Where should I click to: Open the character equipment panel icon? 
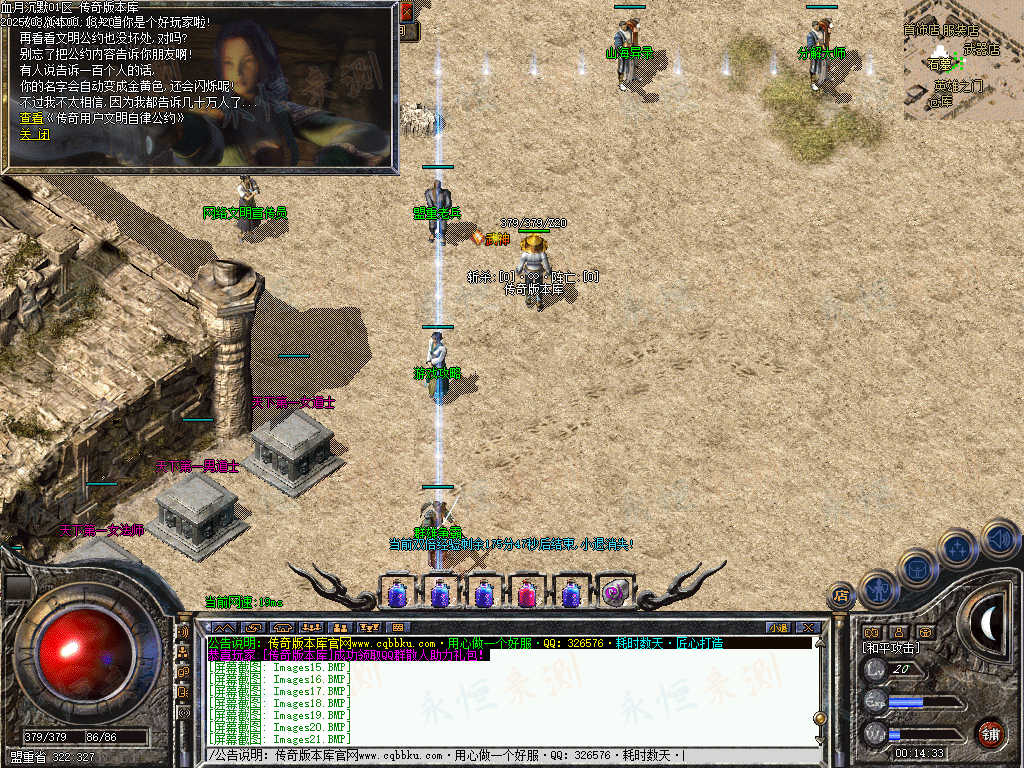[x=878, y=590]
